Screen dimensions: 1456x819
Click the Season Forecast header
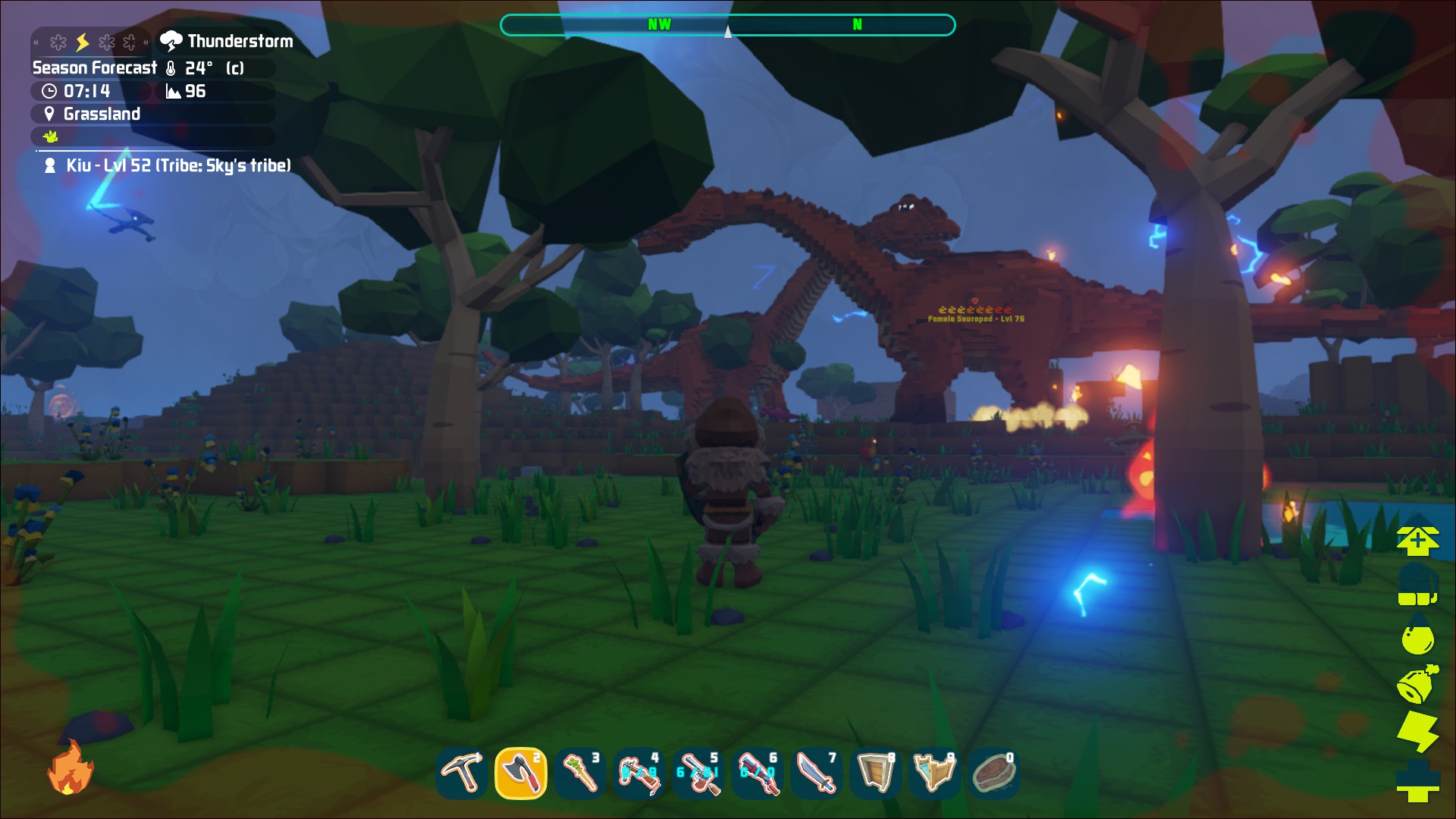click(x=93, y=67)
